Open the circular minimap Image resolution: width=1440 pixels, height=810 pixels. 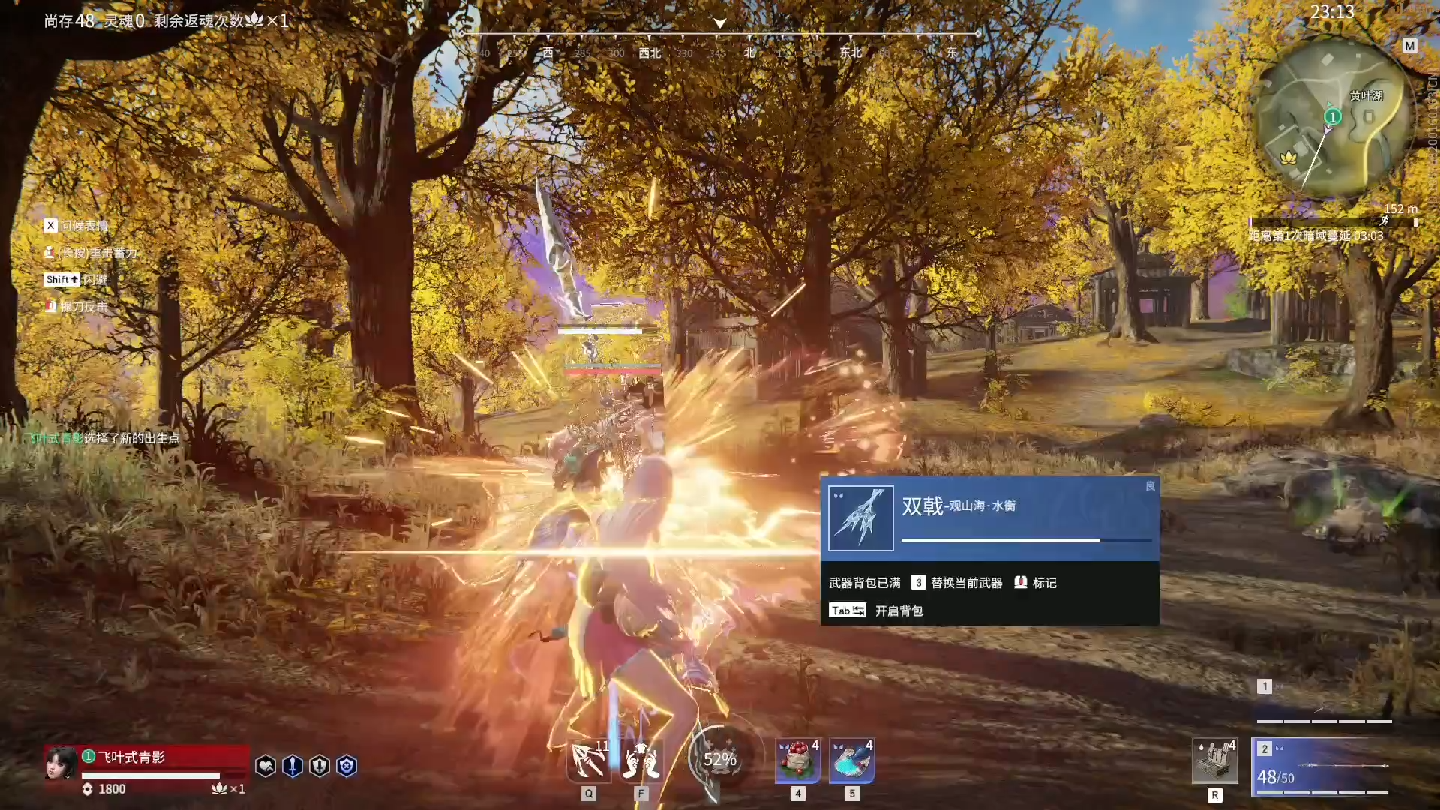1333,120
